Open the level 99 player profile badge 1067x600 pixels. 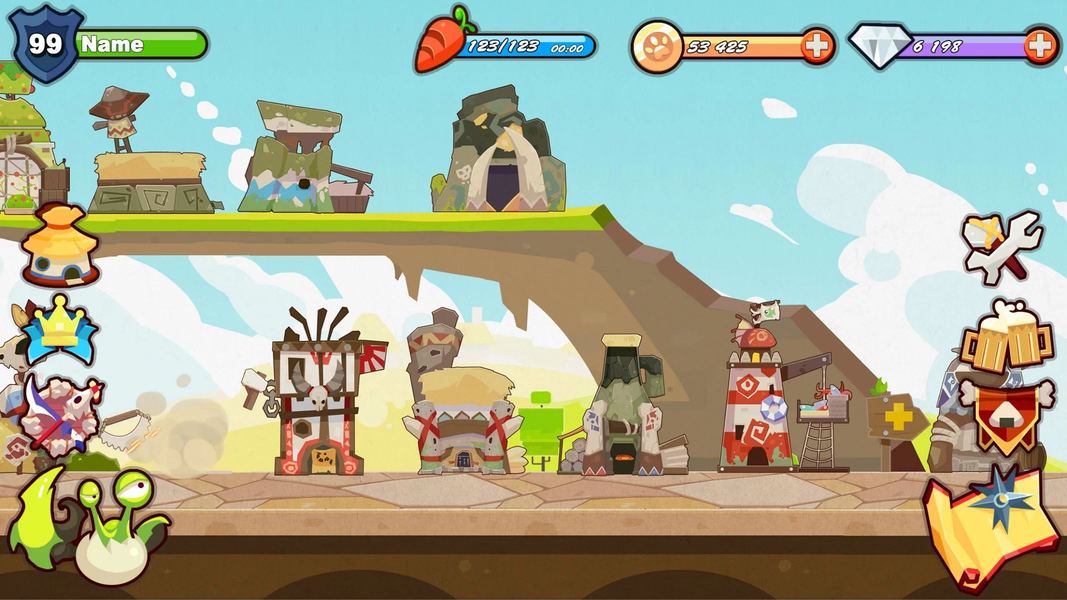[x=46, y=46]
